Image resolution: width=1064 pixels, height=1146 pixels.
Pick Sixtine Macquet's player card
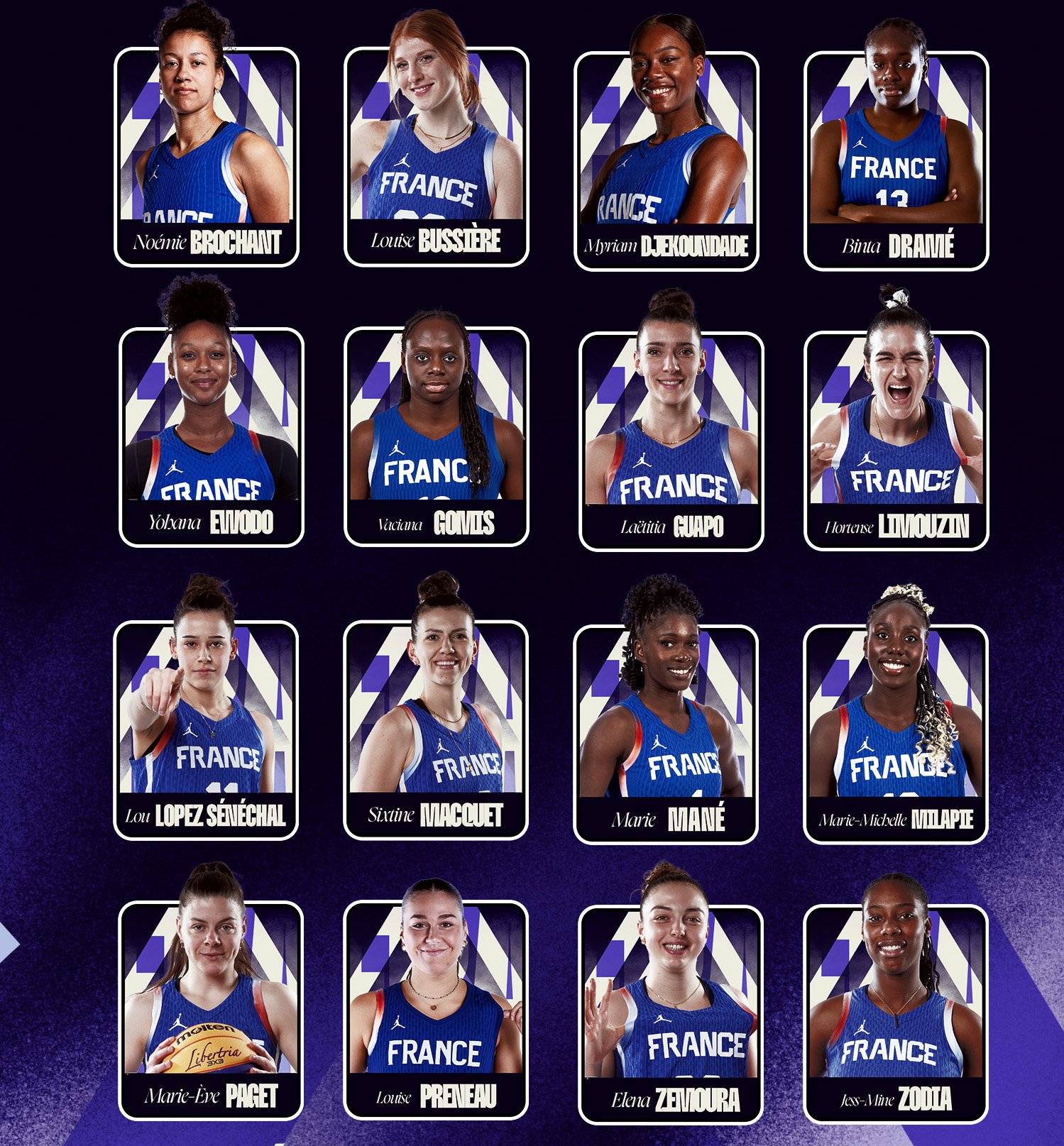click(x=436, y=730)
